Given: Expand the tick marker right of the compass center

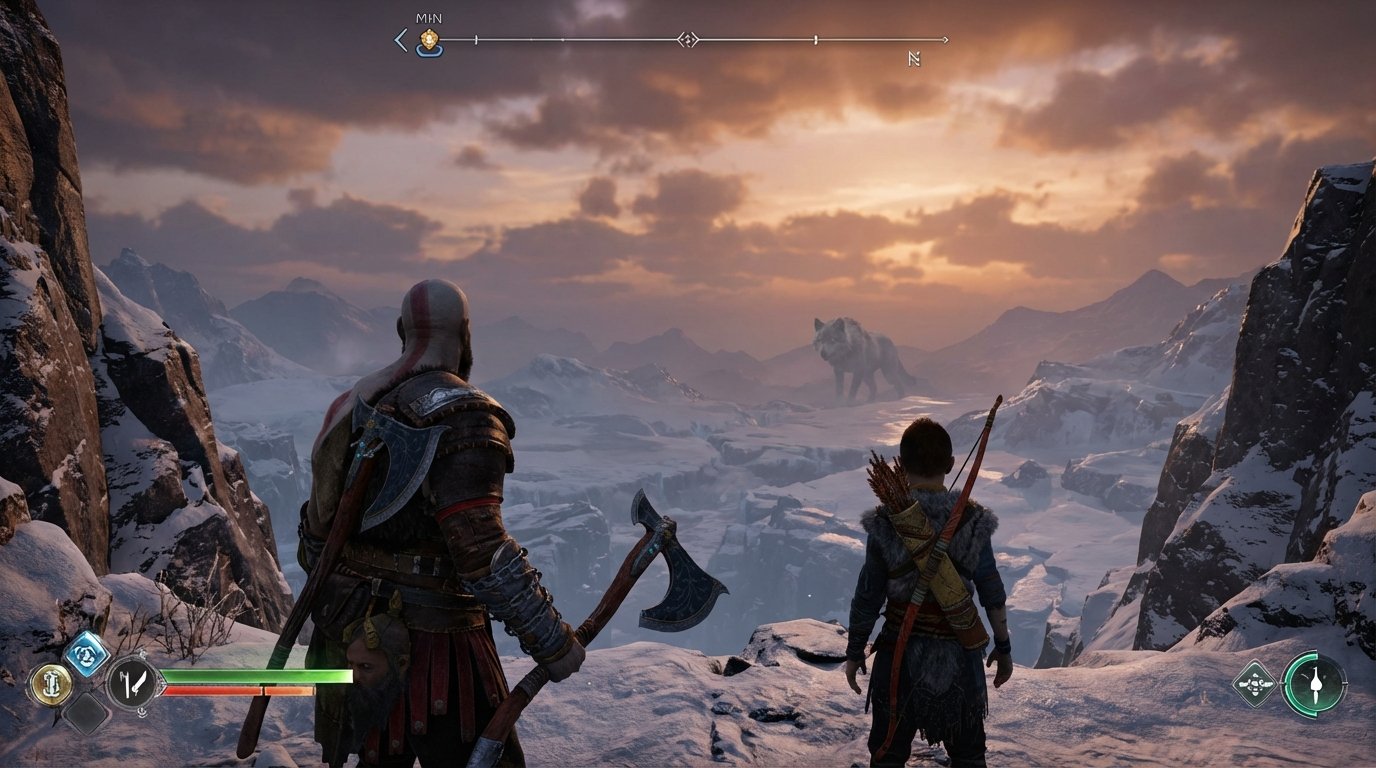Looking at the screenshot, I should click(x=817, y=39).
